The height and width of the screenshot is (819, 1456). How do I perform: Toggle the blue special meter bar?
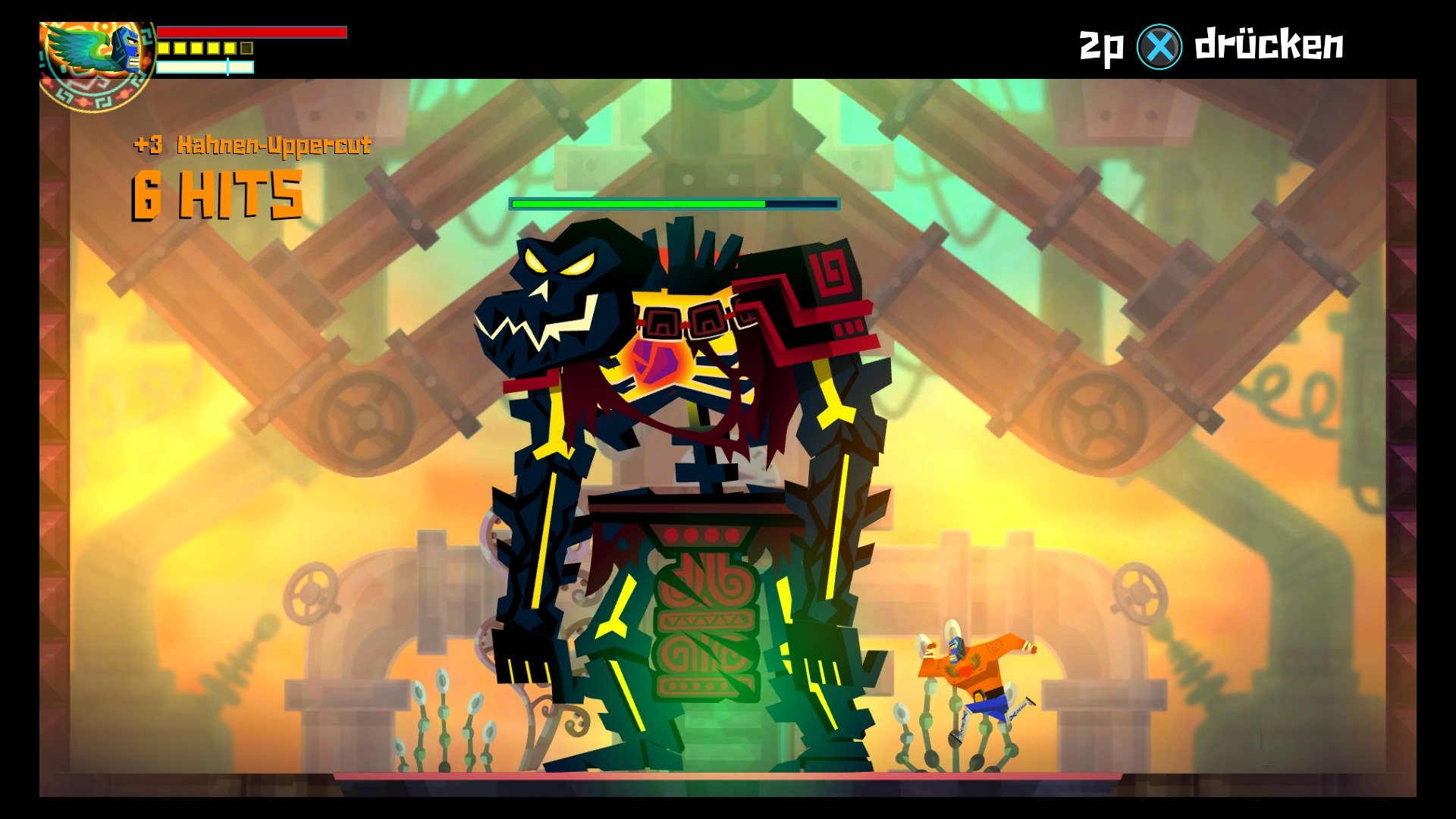point(205,66)
